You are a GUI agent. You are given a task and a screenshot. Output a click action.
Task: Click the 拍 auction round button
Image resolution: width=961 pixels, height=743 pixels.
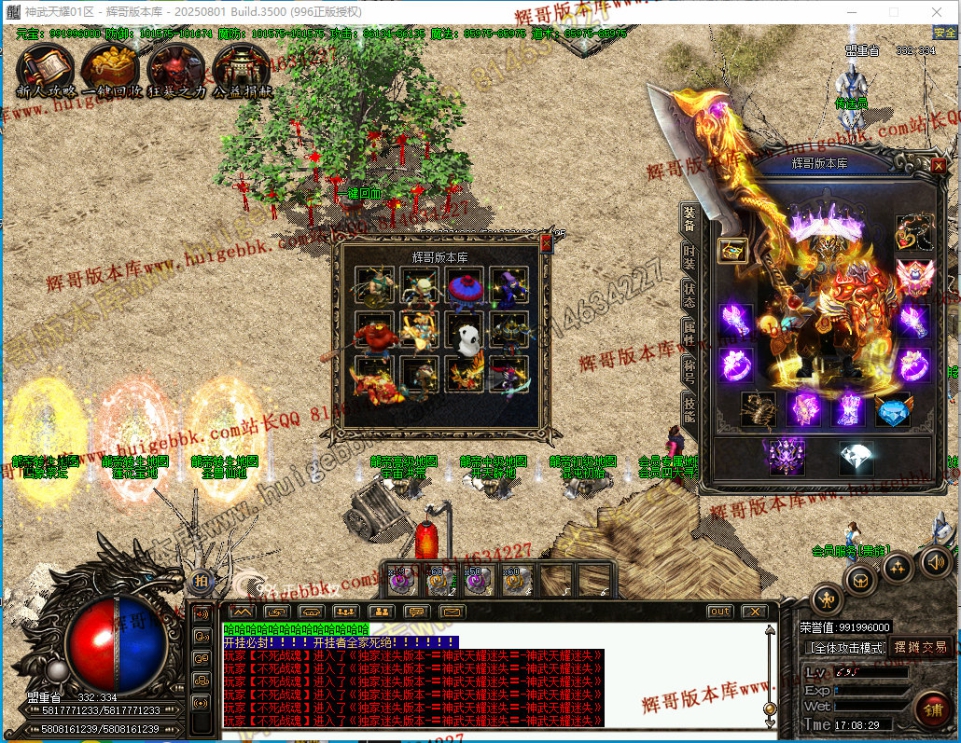pos(201,580)
